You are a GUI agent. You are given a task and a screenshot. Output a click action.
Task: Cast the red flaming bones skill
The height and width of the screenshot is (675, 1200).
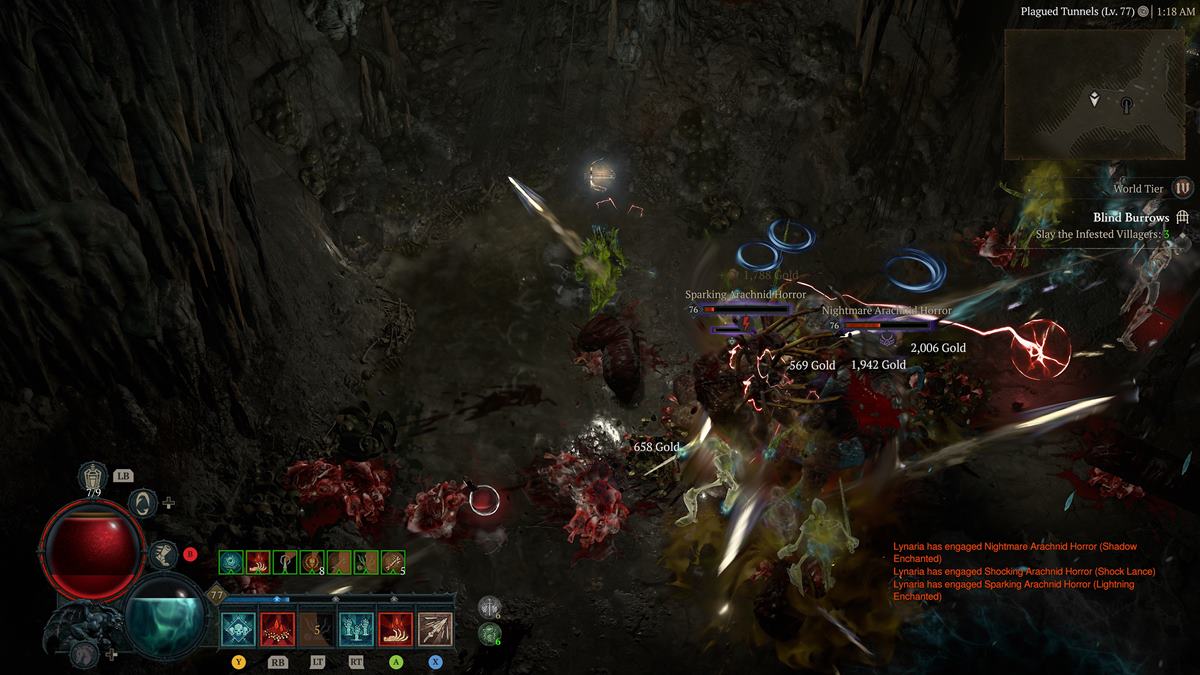[x=278, y=629]
